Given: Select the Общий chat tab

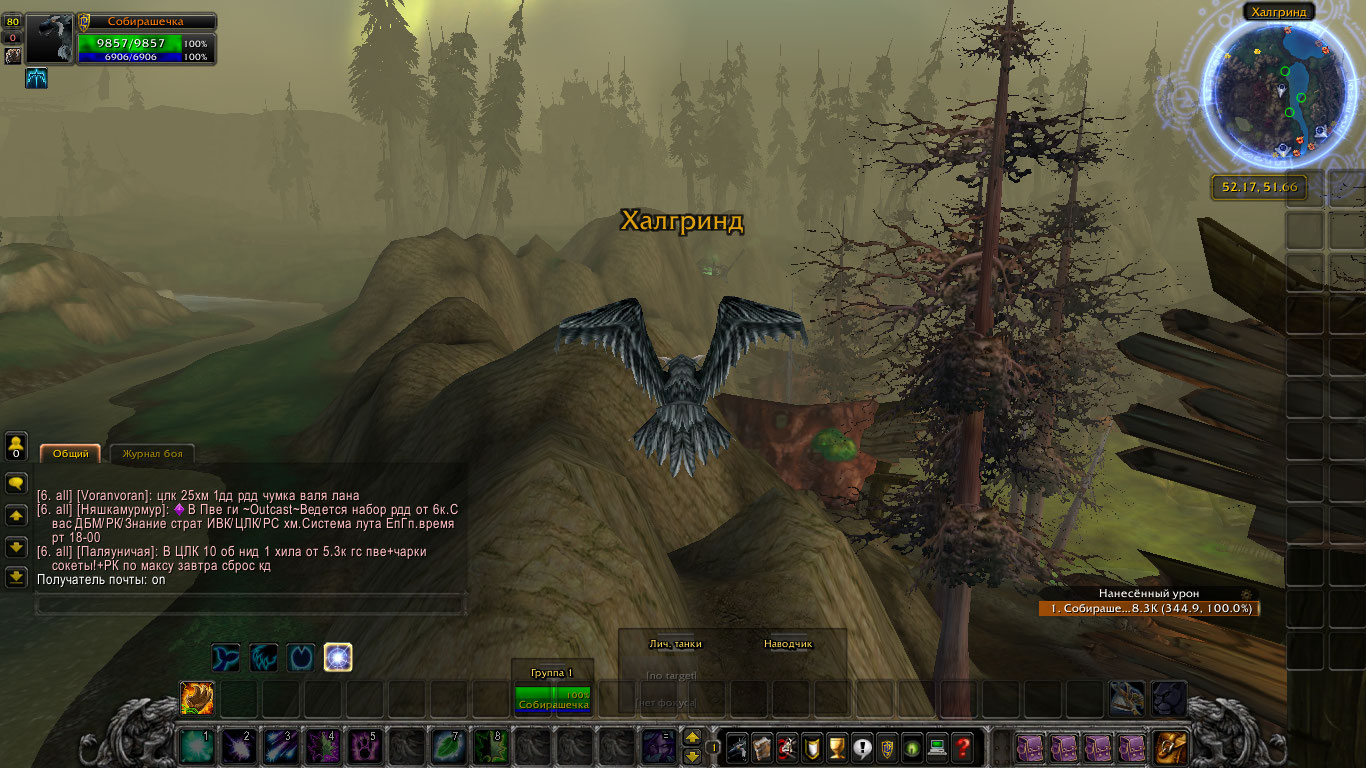Looking at the screenshot, I should pyautogui.click(x=70, y=454).
